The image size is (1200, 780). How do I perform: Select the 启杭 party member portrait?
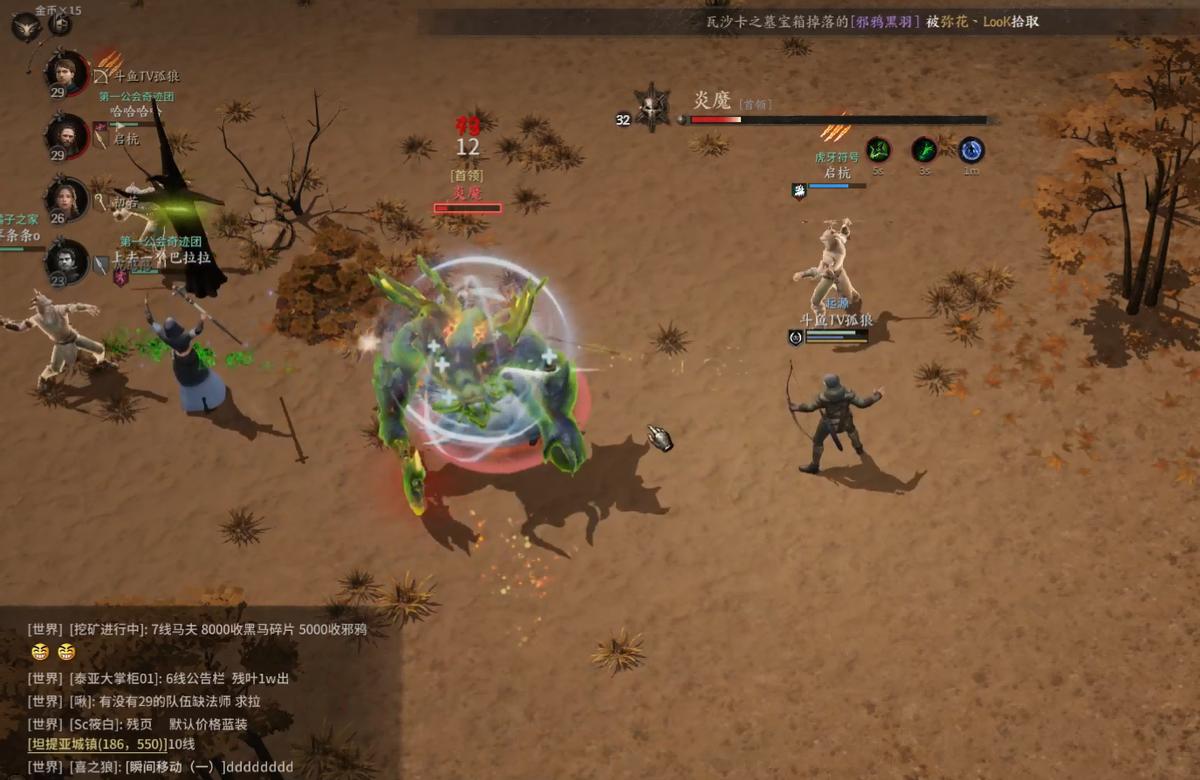(67, 135)
